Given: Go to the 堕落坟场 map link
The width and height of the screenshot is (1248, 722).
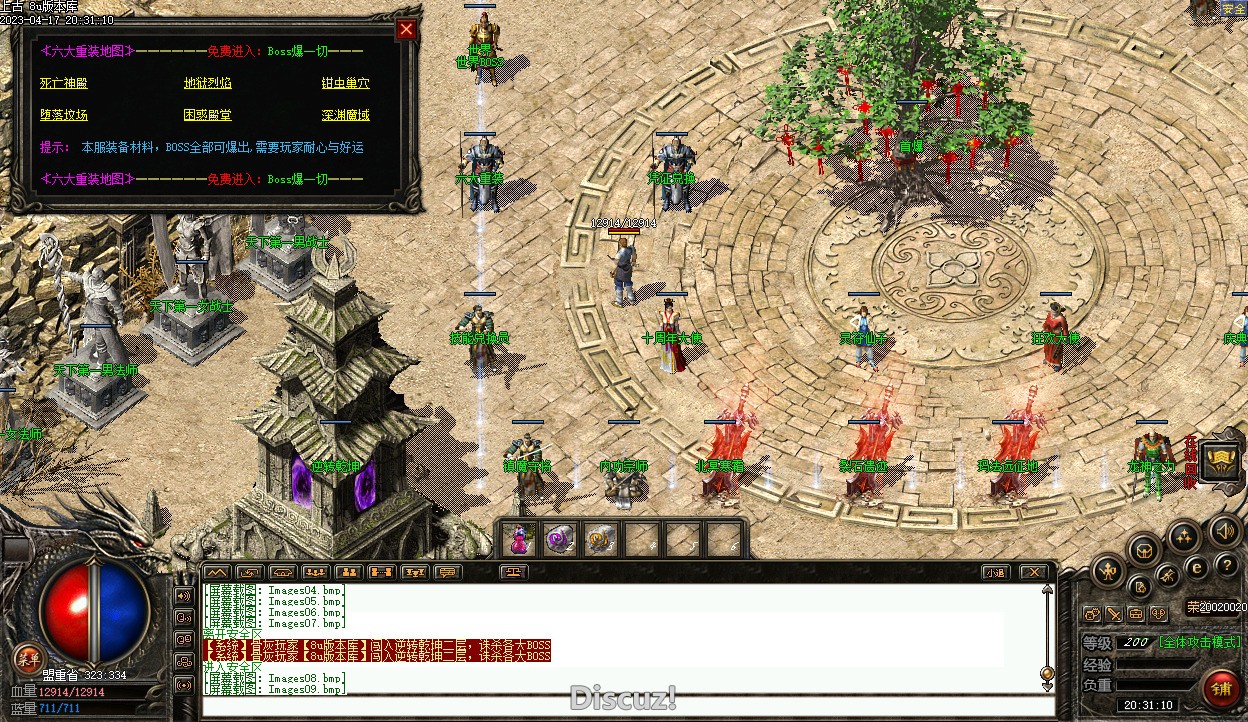Looking at the screenshot, I should (x=64, y=115).
